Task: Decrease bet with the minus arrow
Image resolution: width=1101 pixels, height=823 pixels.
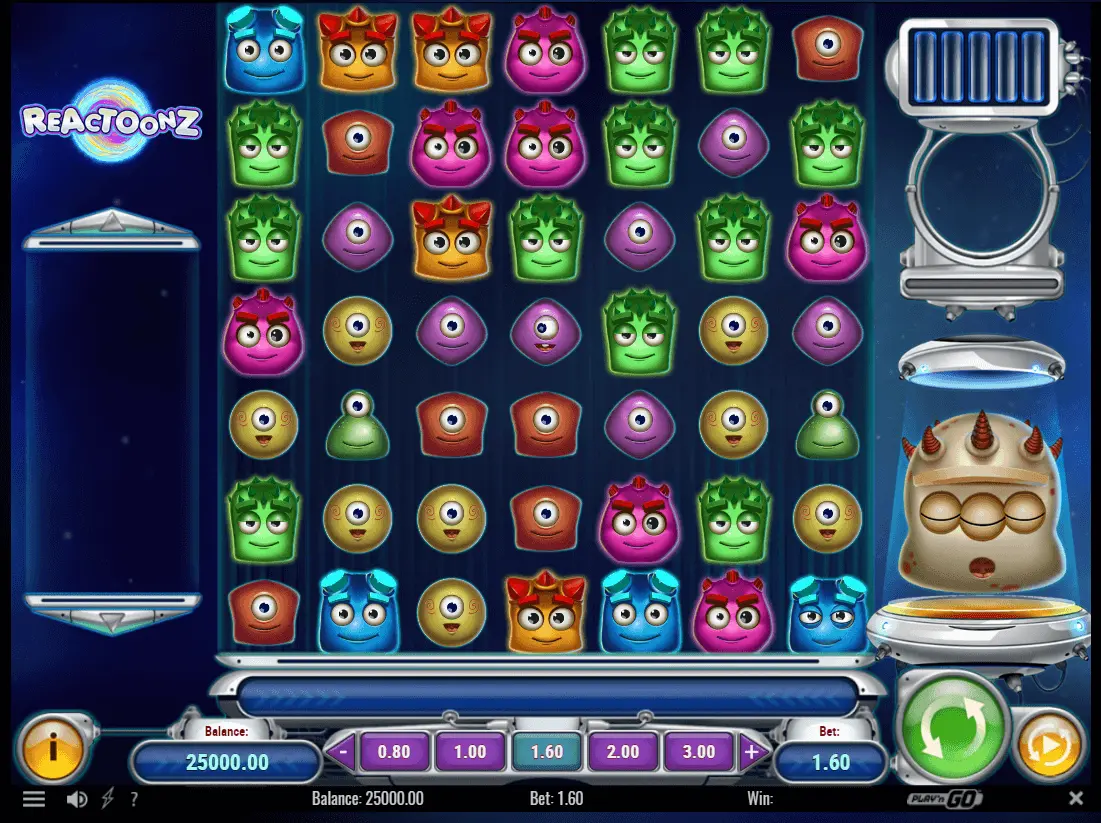Action: coord(343,752)
